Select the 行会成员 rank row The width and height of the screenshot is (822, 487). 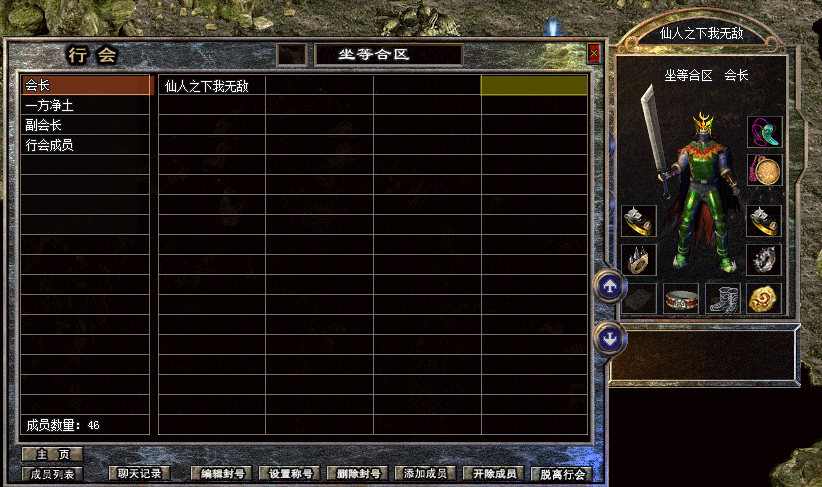[x=86, y=145]
